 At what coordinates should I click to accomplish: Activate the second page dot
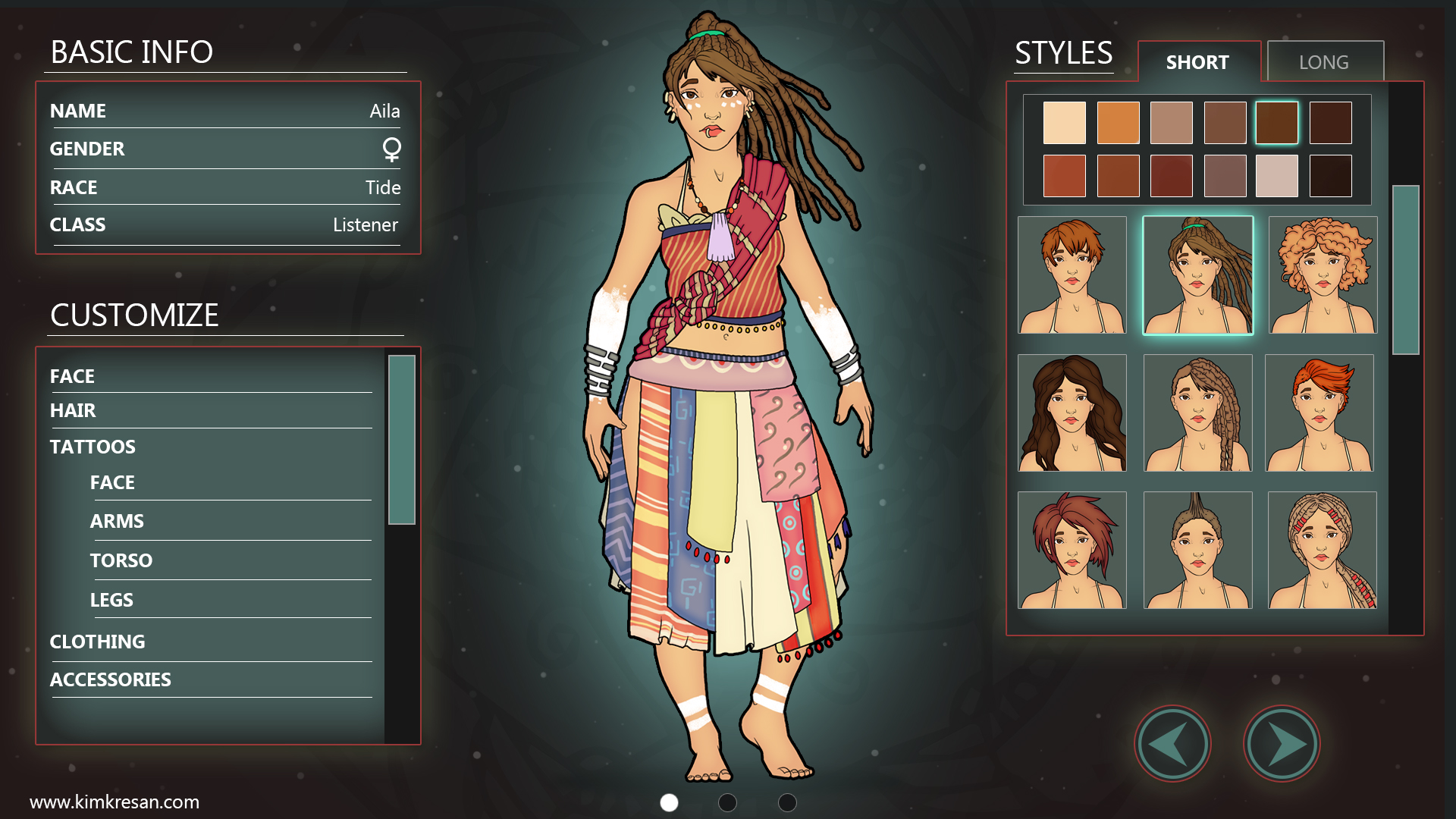tap(727, 801)
